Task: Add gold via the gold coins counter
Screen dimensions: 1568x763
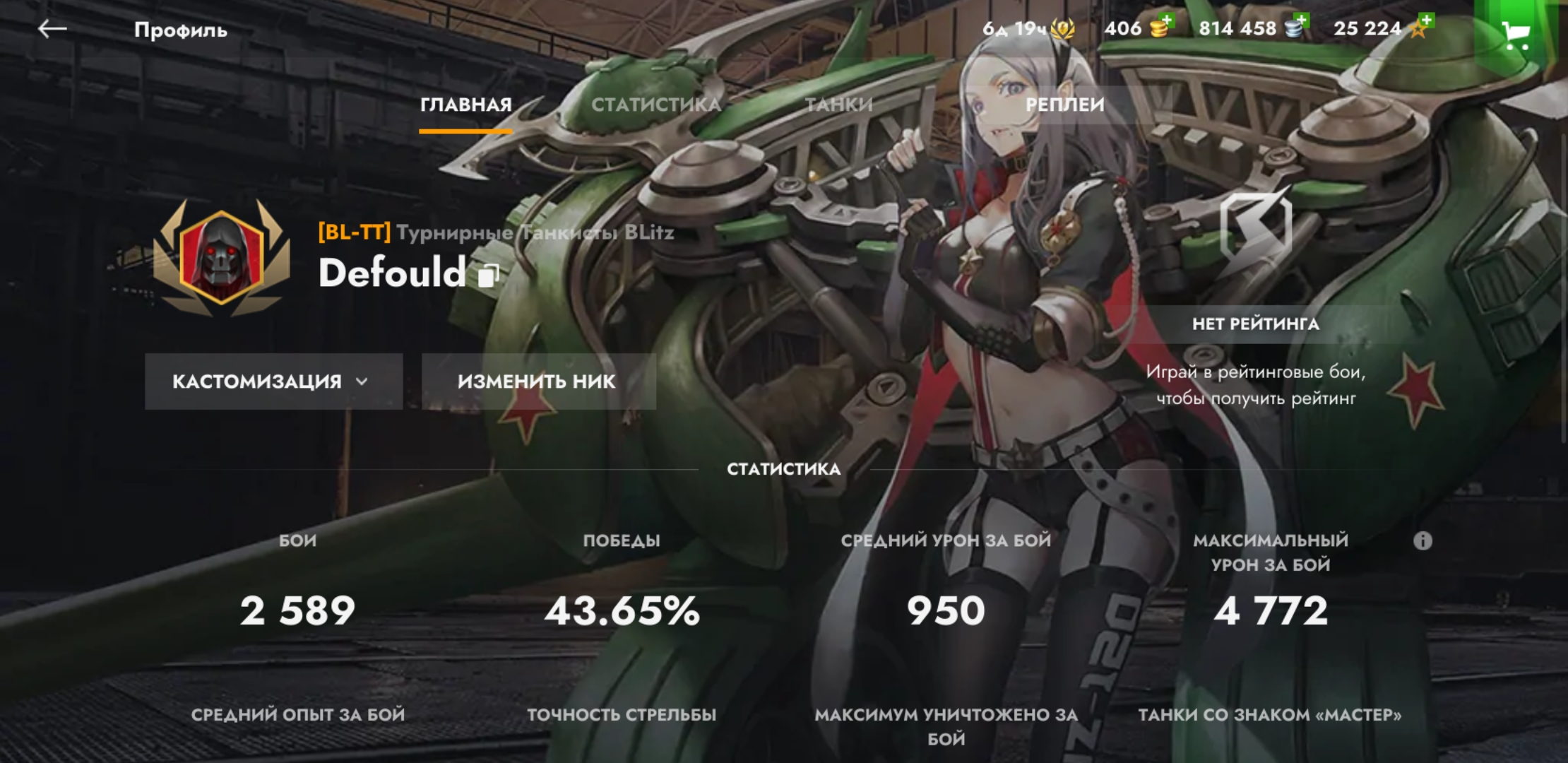Action: click(x=1139, y=28)
